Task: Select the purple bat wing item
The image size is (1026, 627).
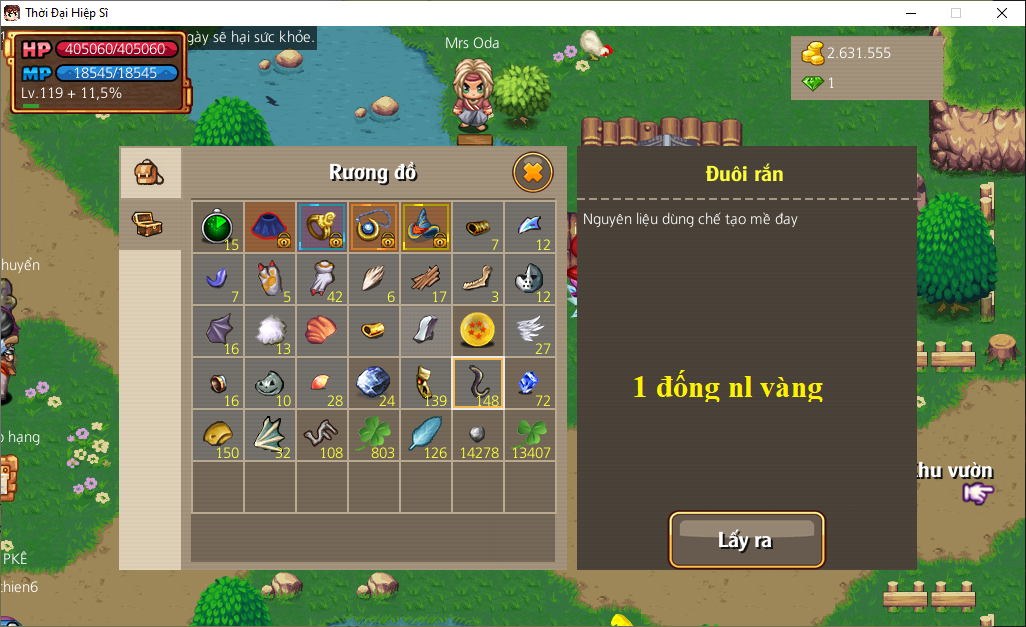Action: [218, 331]
